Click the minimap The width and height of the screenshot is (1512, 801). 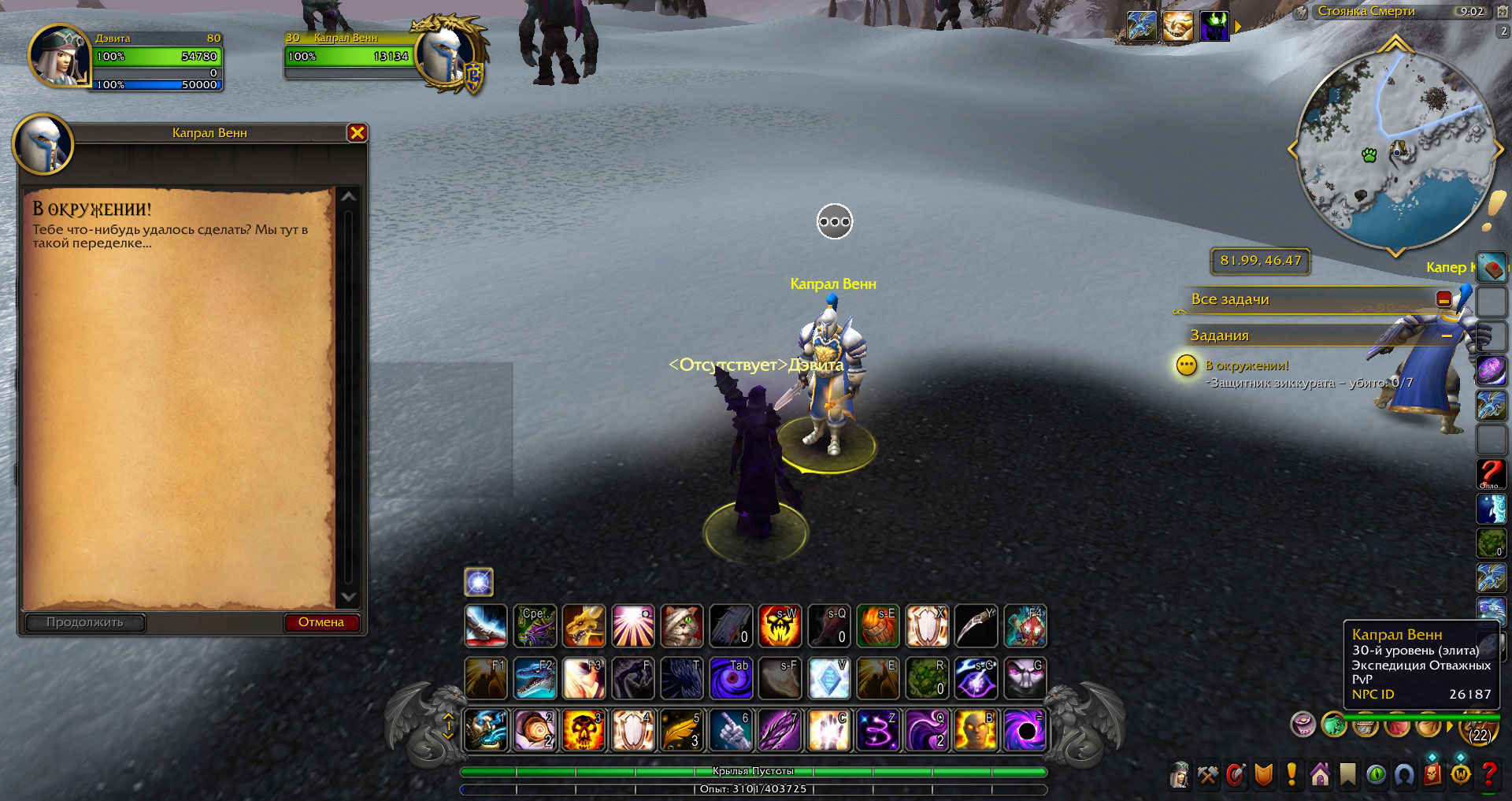point(1395,150)
